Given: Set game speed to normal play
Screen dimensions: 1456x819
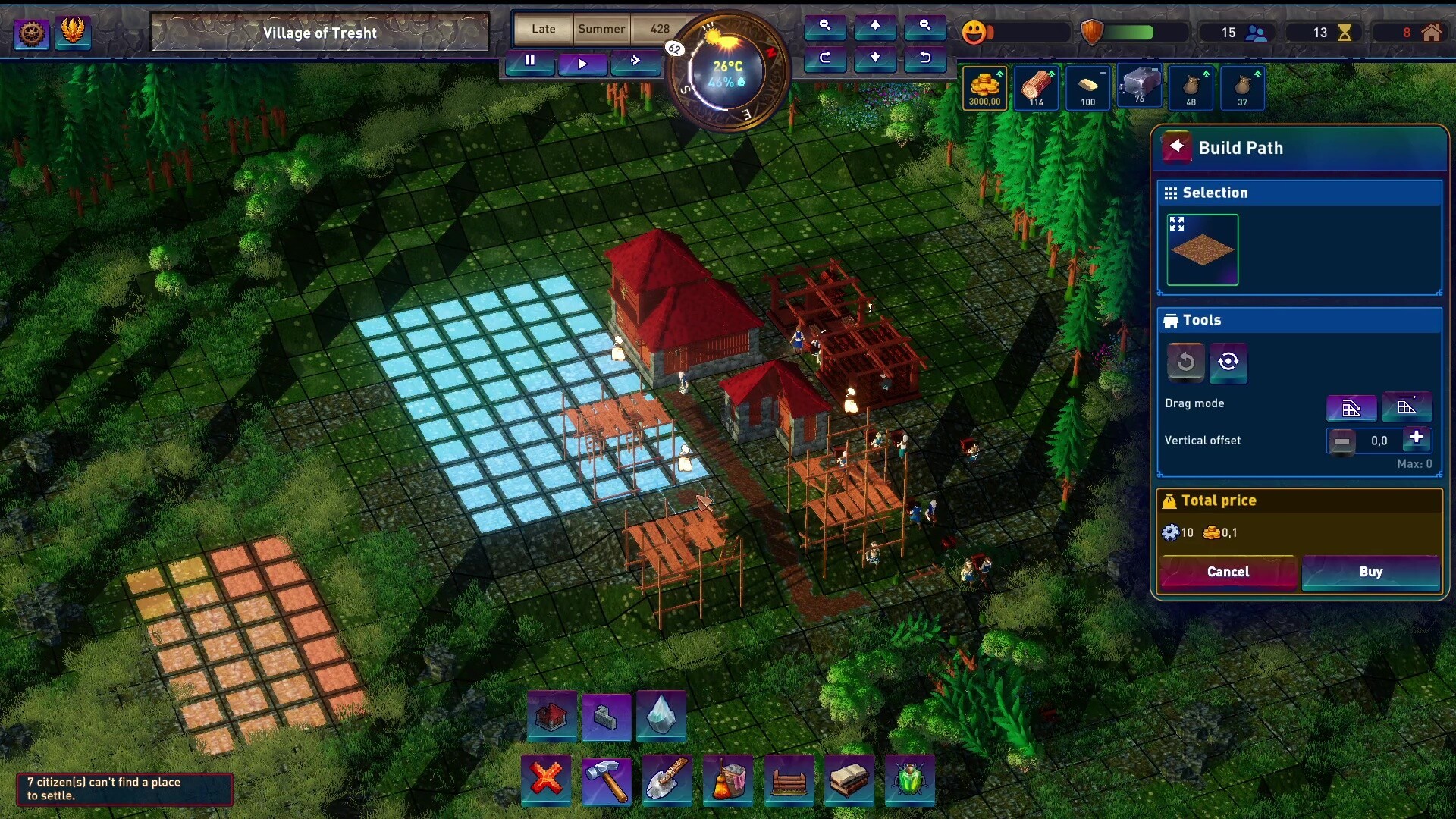Looking at the screenshot, I should tap(582, 63).
